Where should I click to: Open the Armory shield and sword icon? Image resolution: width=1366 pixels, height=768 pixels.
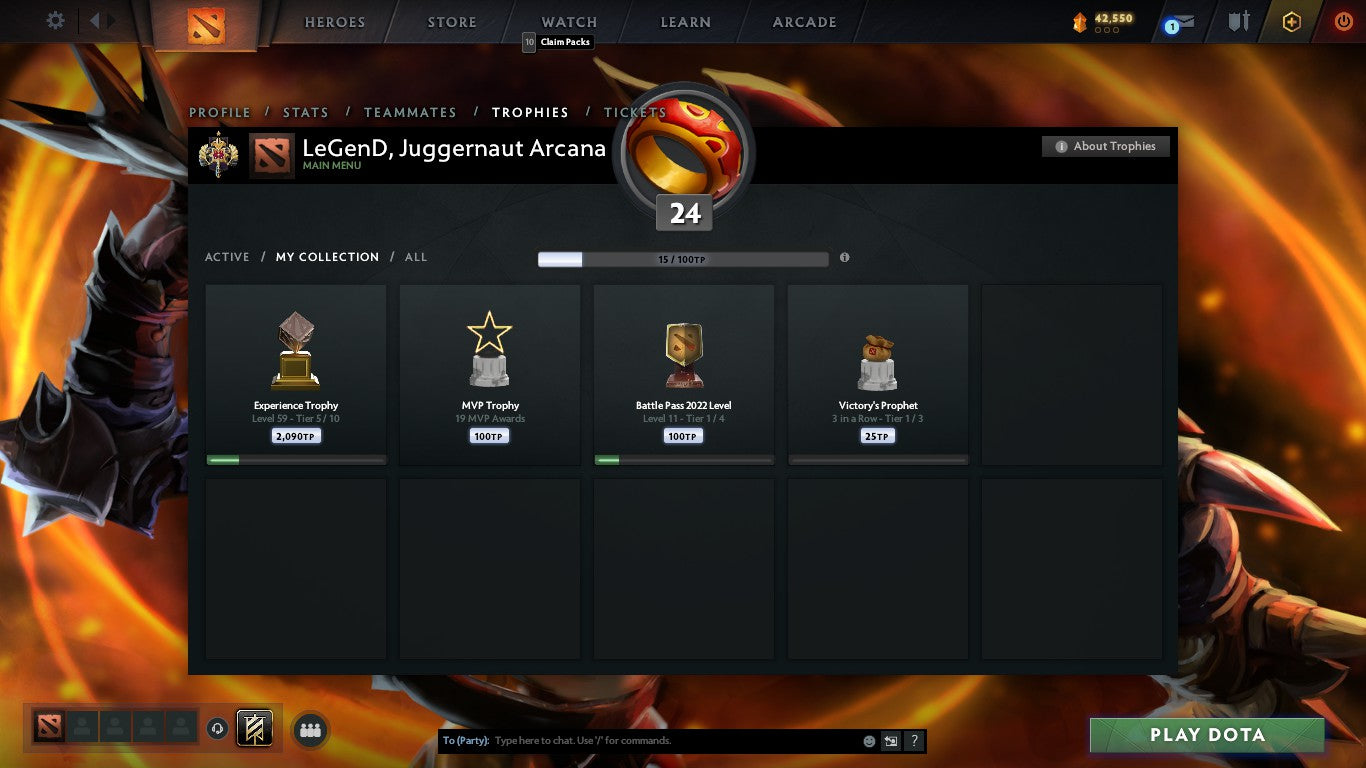[1237, 19]
